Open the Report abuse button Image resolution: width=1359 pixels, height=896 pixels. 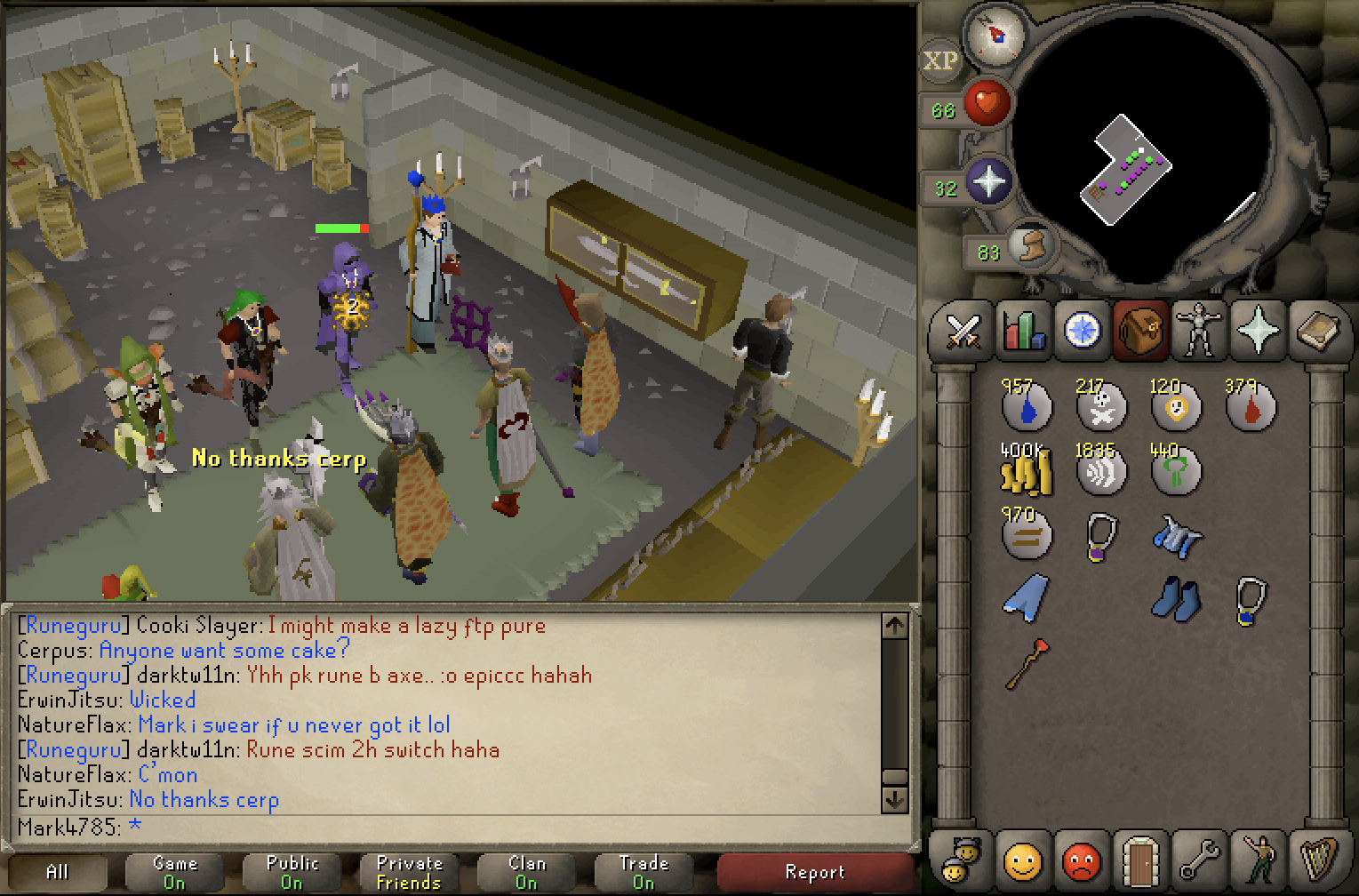[814, 872]
